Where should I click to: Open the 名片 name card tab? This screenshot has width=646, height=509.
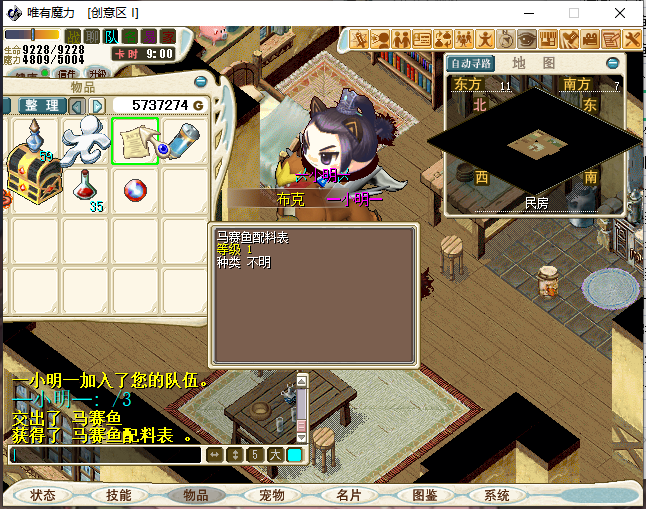coord(349,495)
